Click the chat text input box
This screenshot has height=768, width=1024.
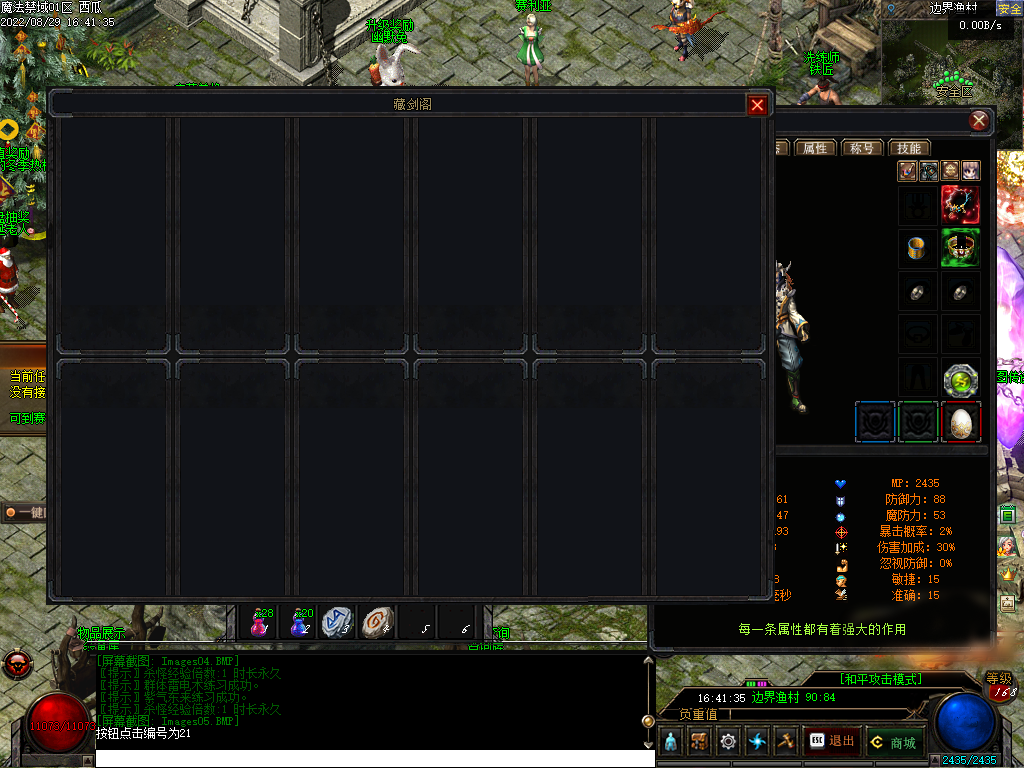(375, 758)
